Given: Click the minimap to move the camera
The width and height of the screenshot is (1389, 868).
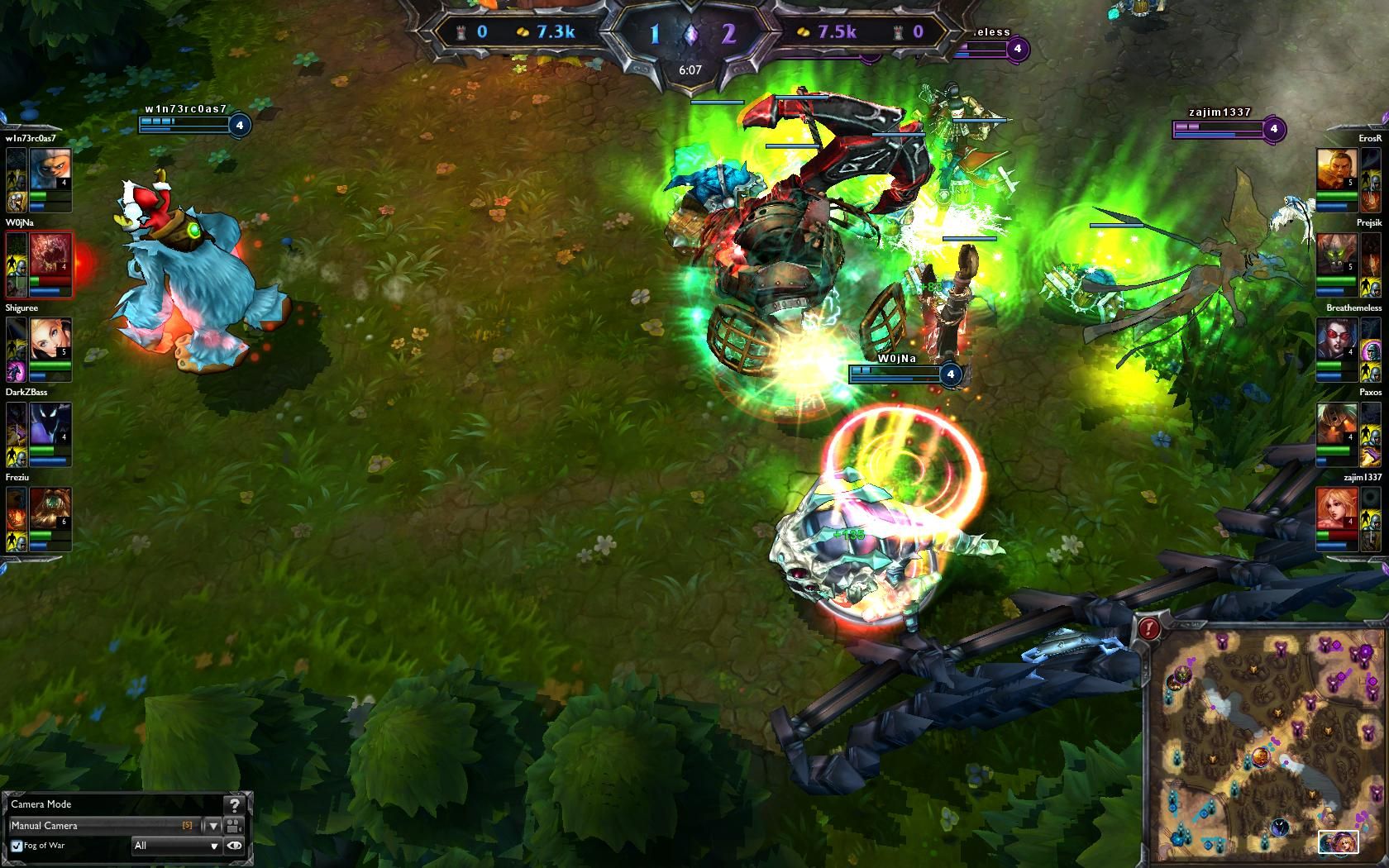Looking at the screenshot, I should [1265, 744].
